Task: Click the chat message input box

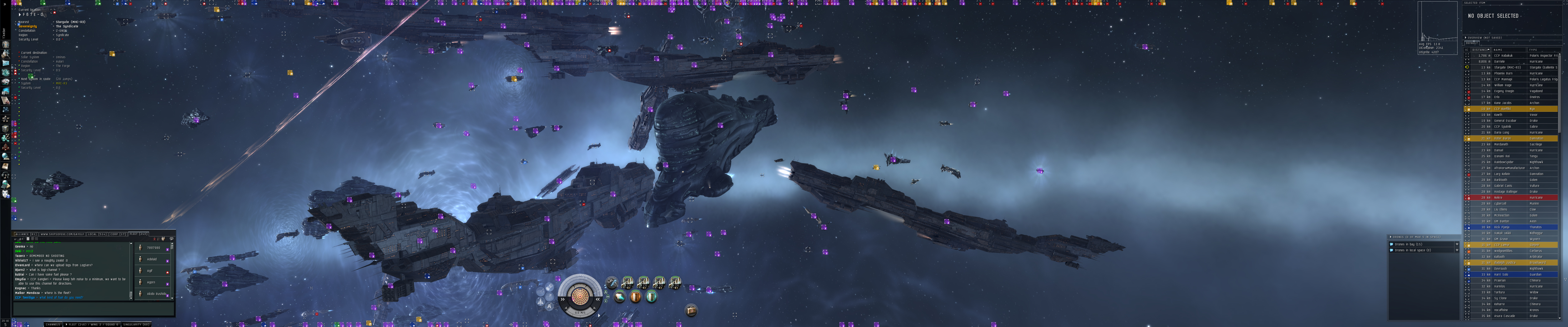Action: pos(91,308)
